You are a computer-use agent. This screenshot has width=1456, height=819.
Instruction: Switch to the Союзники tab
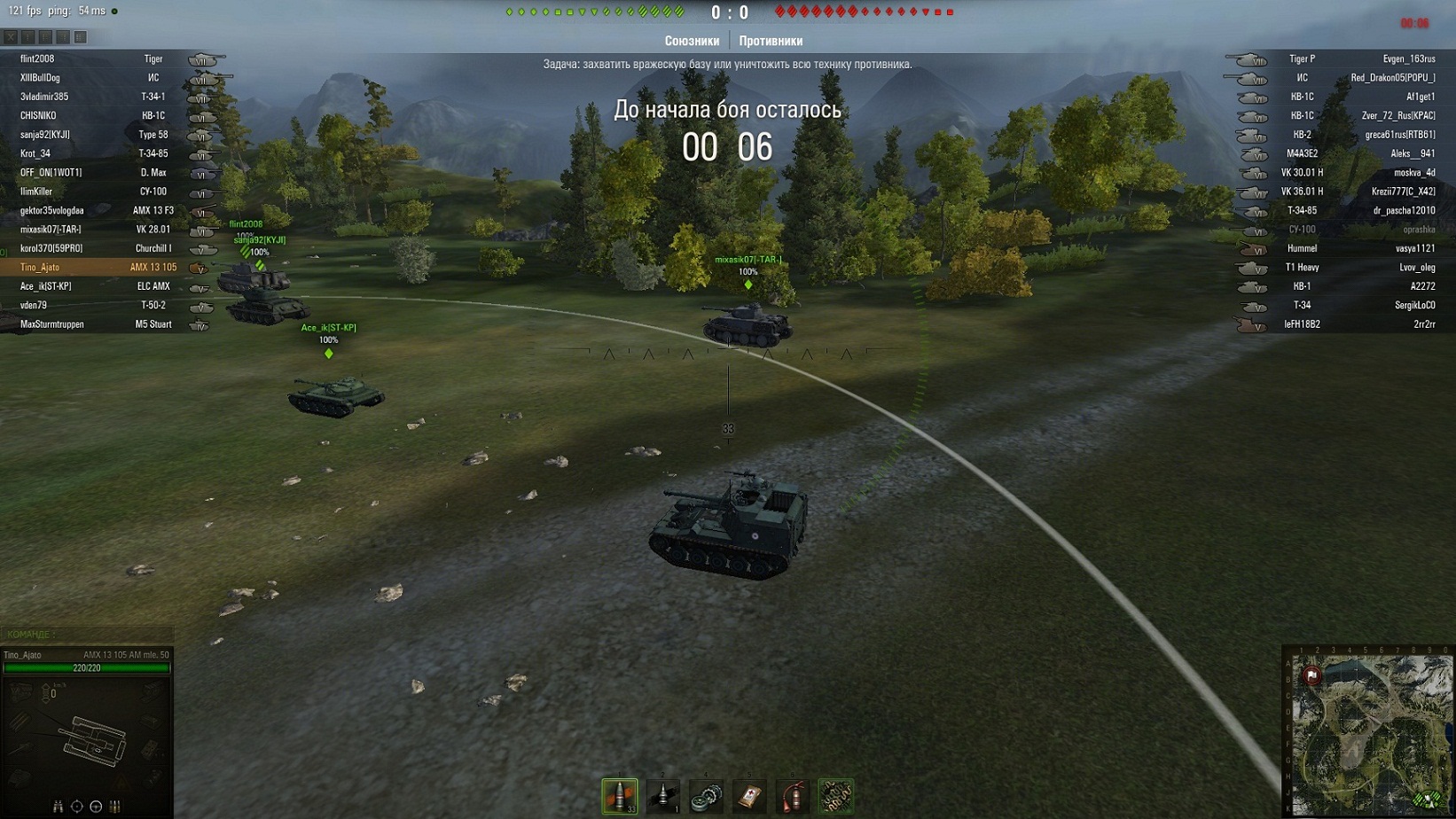[x=692, y=41]
